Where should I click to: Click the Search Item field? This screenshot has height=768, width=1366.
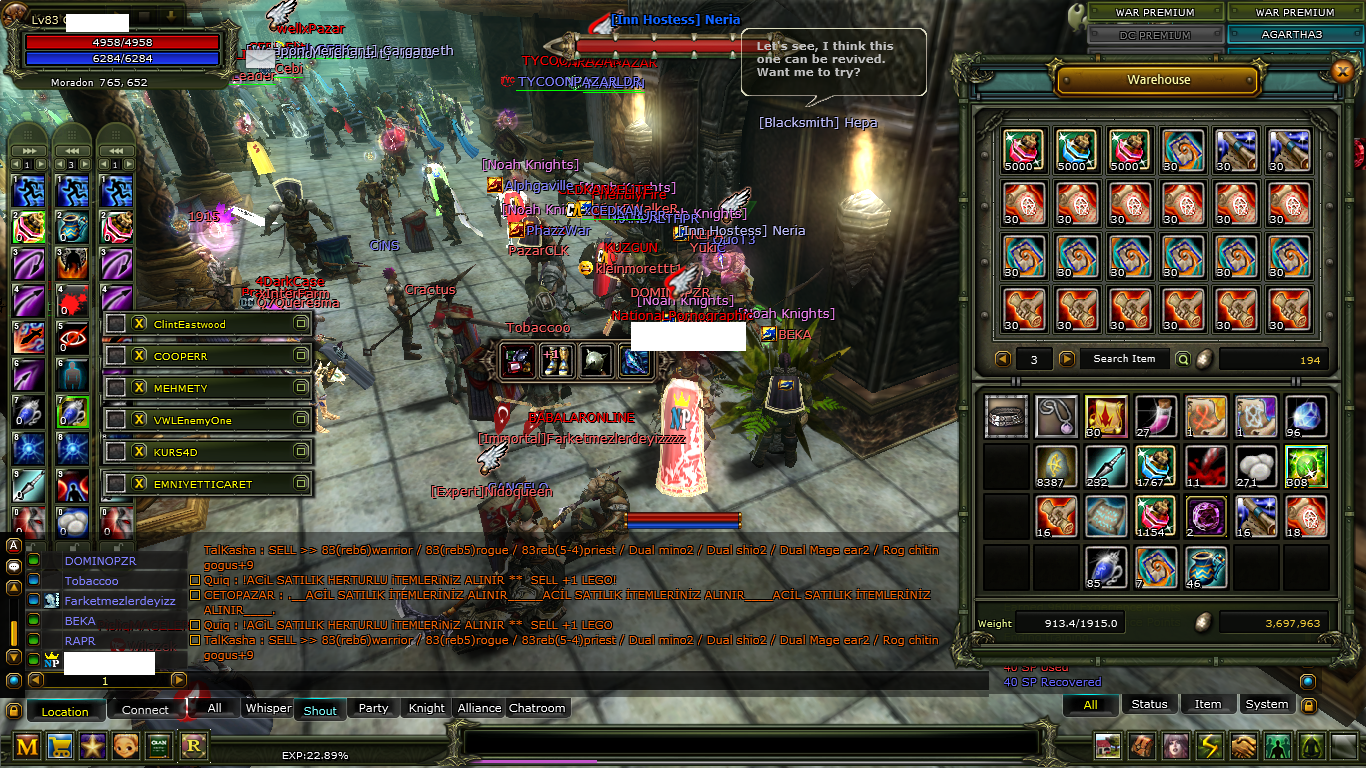[1124, 359]
